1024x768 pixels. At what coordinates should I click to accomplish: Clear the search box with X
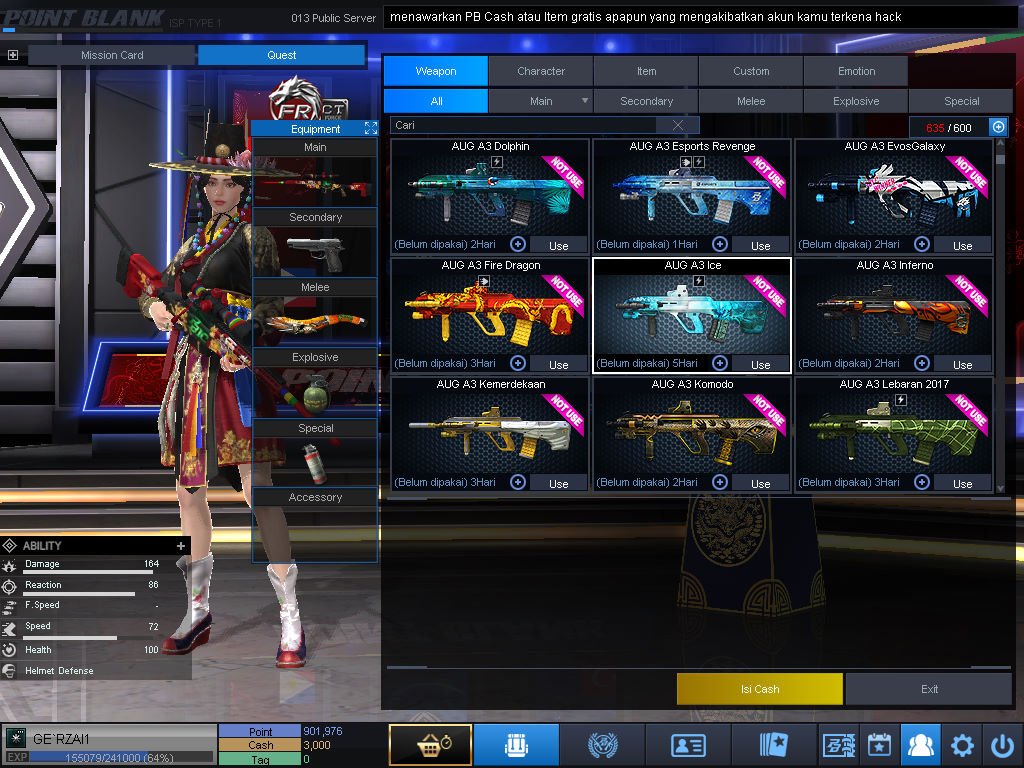coord(679,125)
